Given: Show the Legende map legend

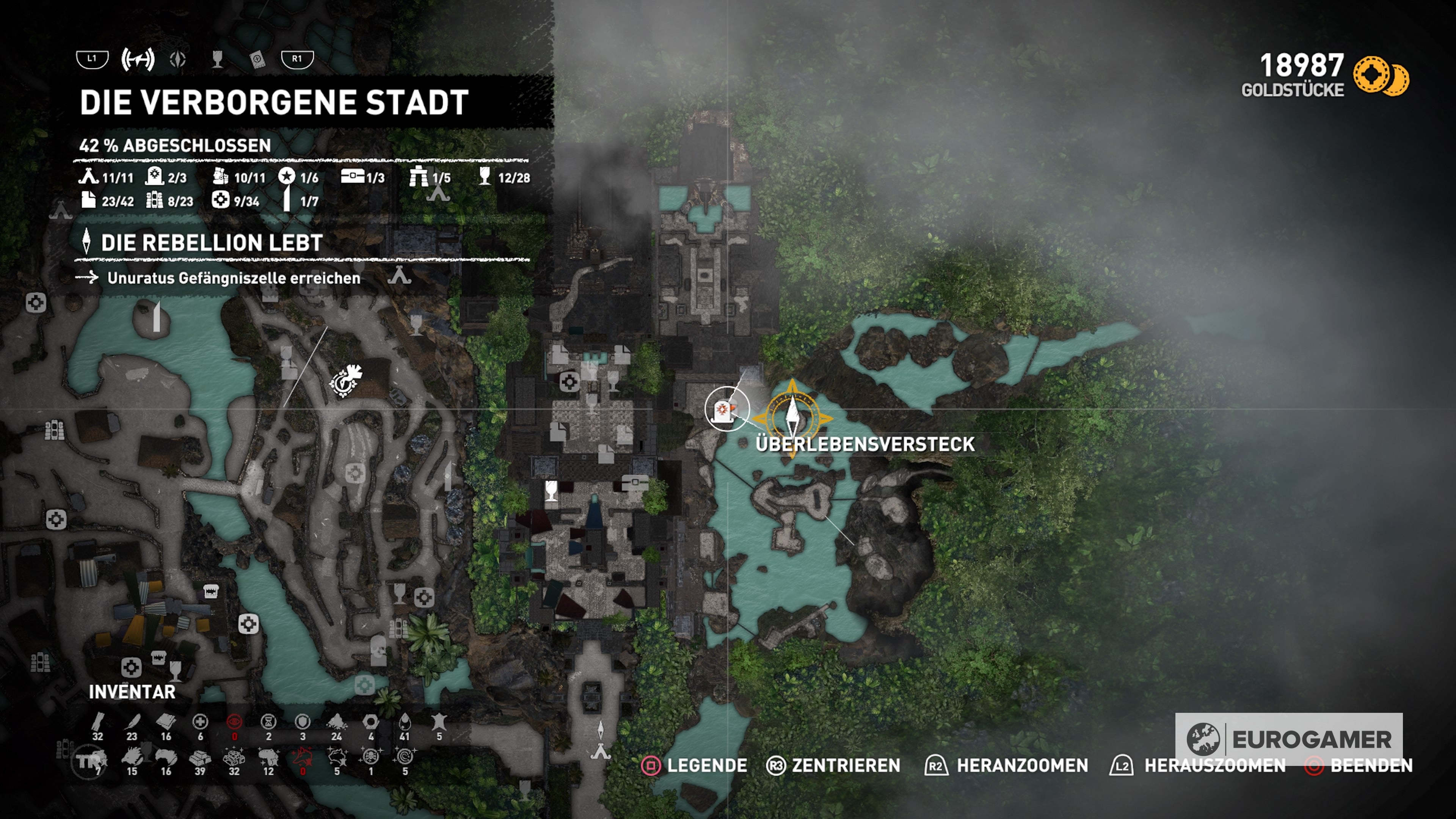Looking at the screenshot, I should click(x=694, y=765).
